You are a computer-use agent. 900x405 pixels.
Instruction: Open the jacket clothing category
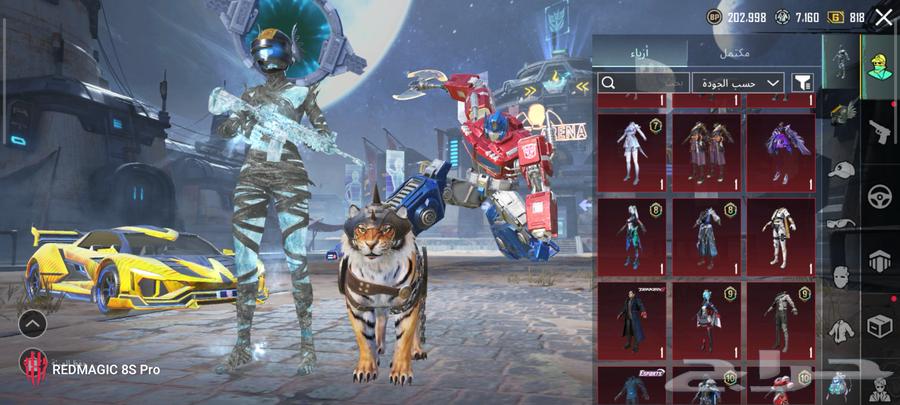(842, 328)
